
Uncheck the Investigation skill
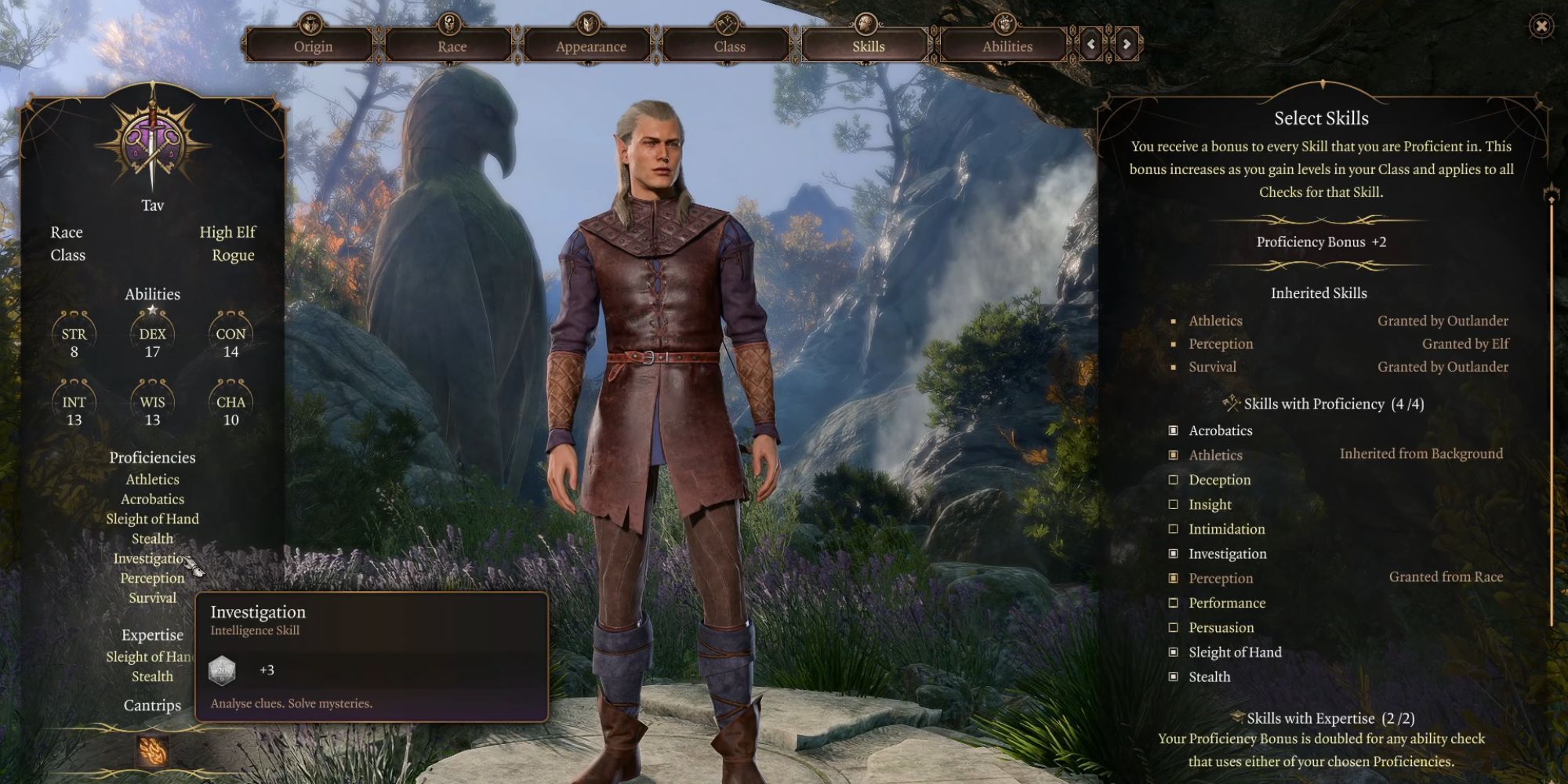tap(1174, 554)
